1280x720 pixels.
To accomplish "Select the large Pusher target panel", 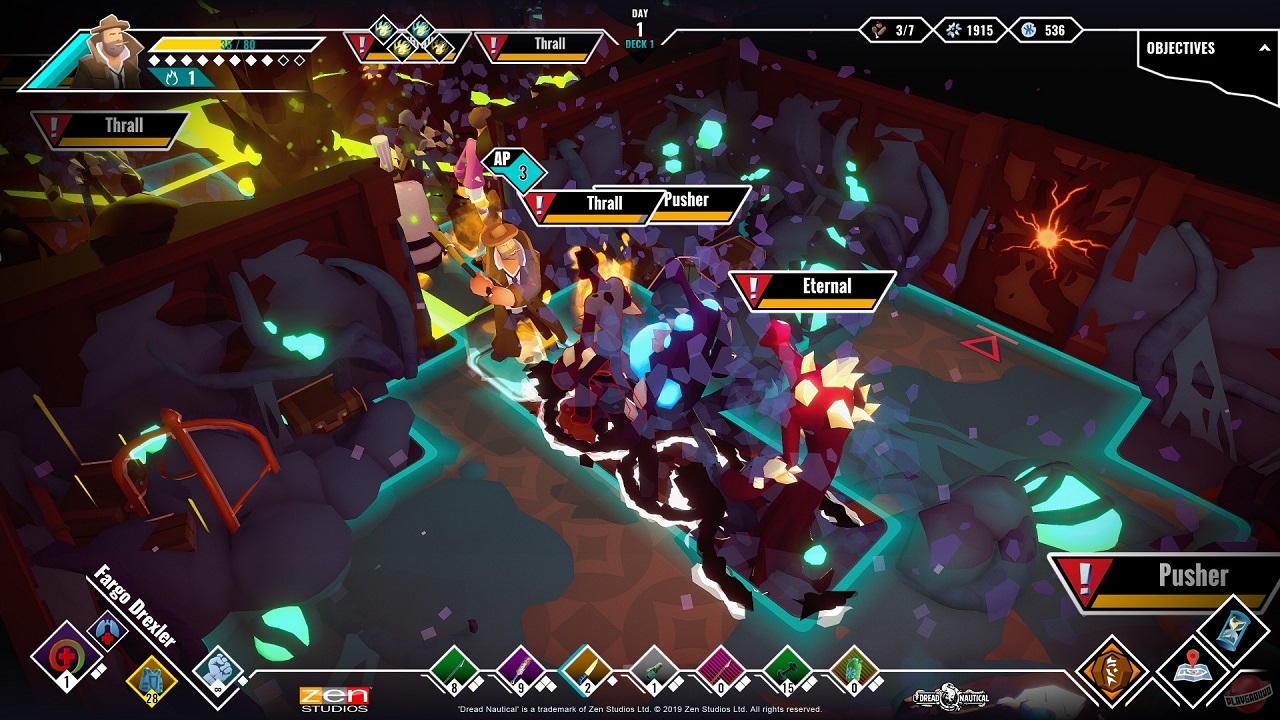I will tap(1165, 582).
